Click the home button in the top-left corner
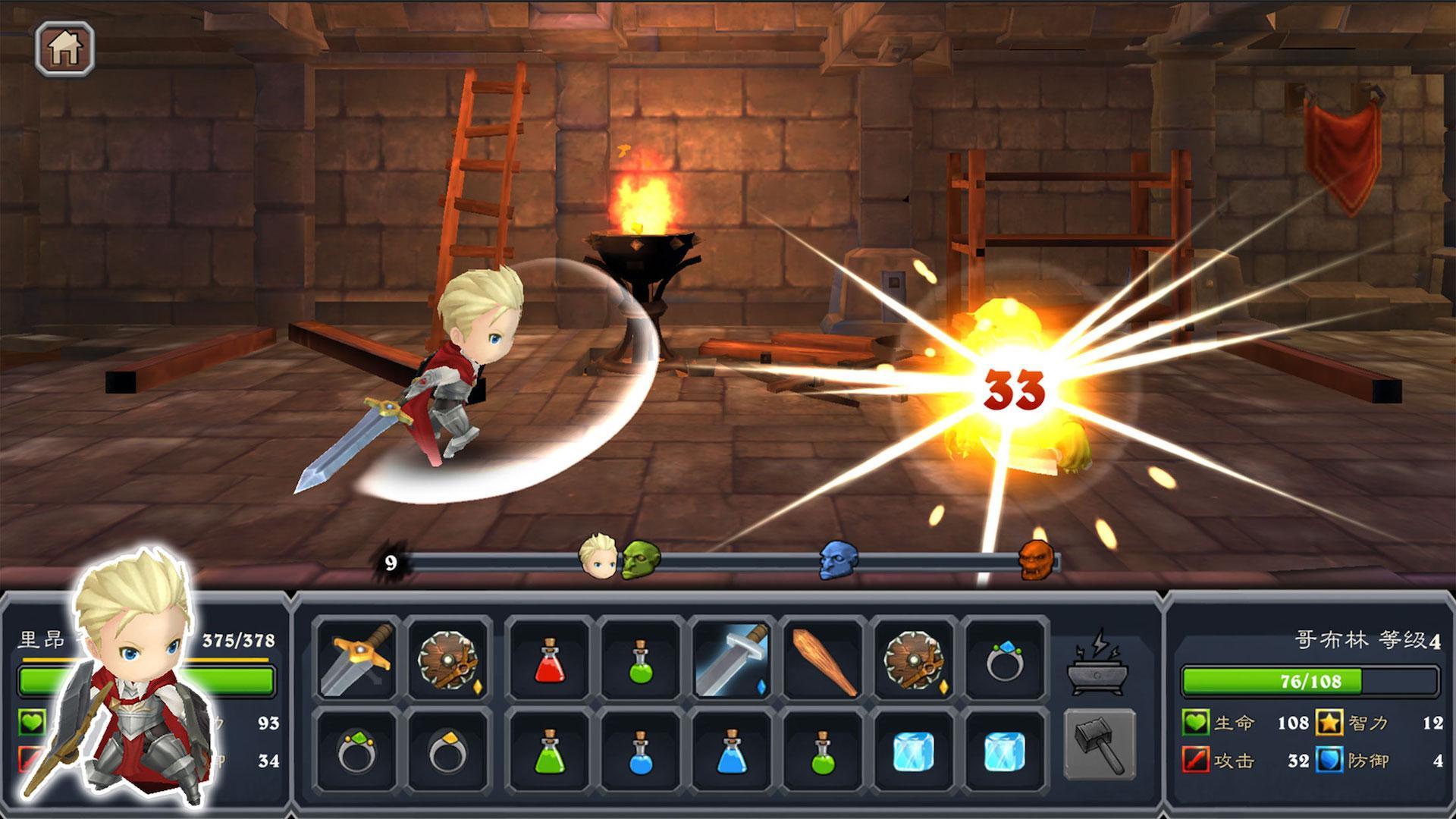 point(64,49)
